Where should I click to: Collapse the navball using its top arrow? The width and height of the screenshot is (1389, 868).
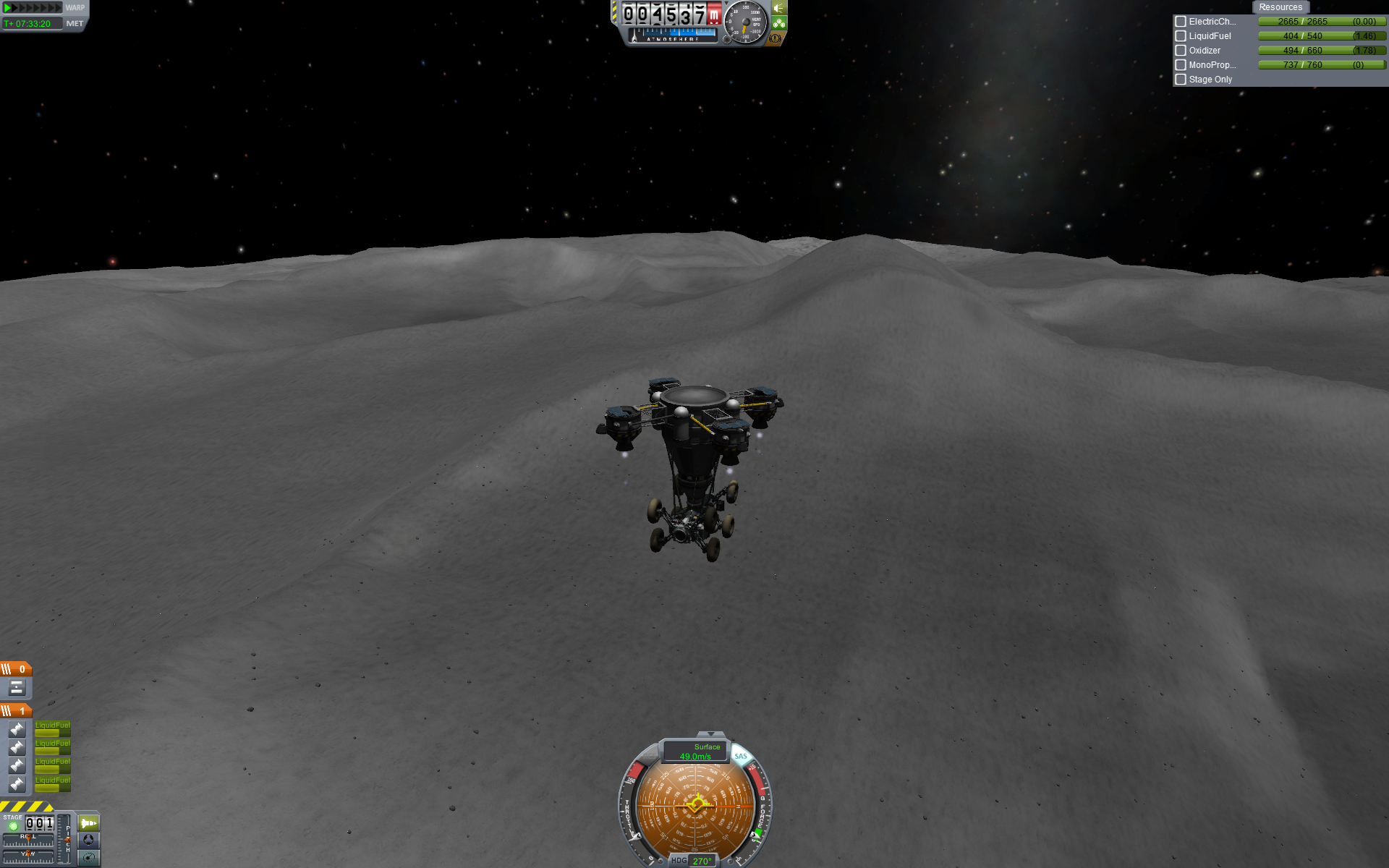[710, 734]
